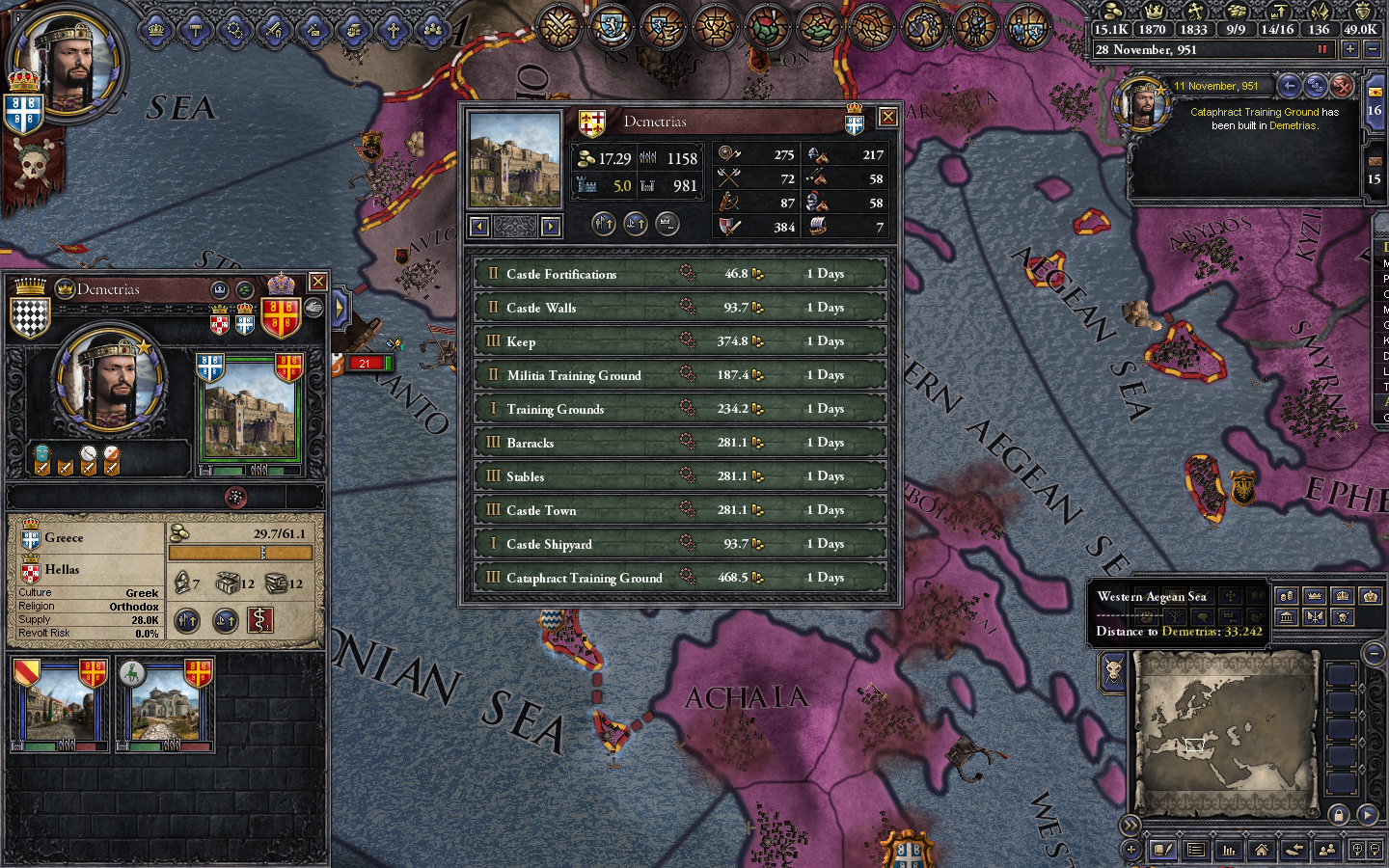Pause the game with the pause button
Screen dimensions: 1389x868
(1321, 49)
